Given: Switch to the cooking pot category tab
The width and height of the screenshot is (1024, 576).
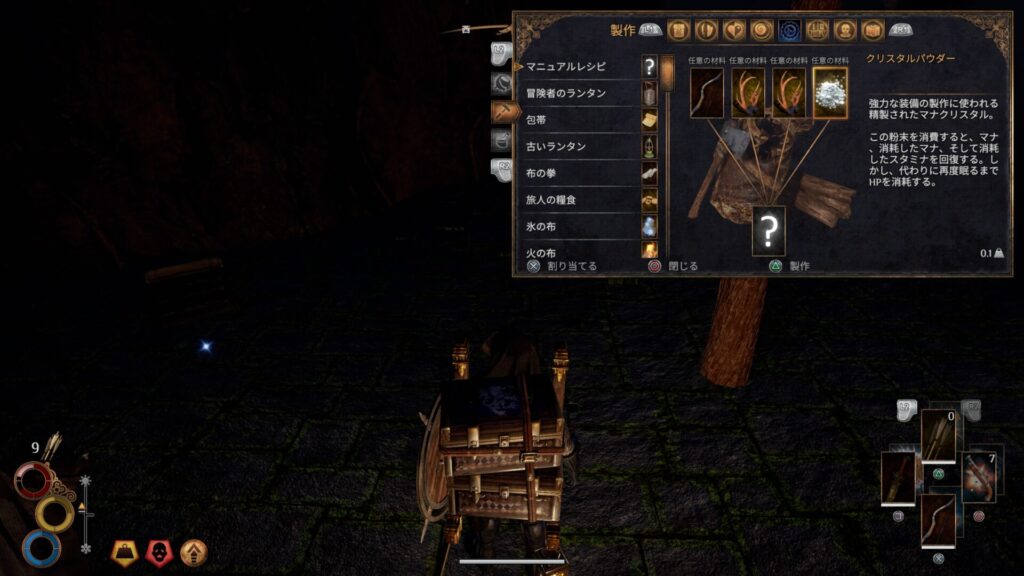Looking at the screenshot, I should click(503, 139).
